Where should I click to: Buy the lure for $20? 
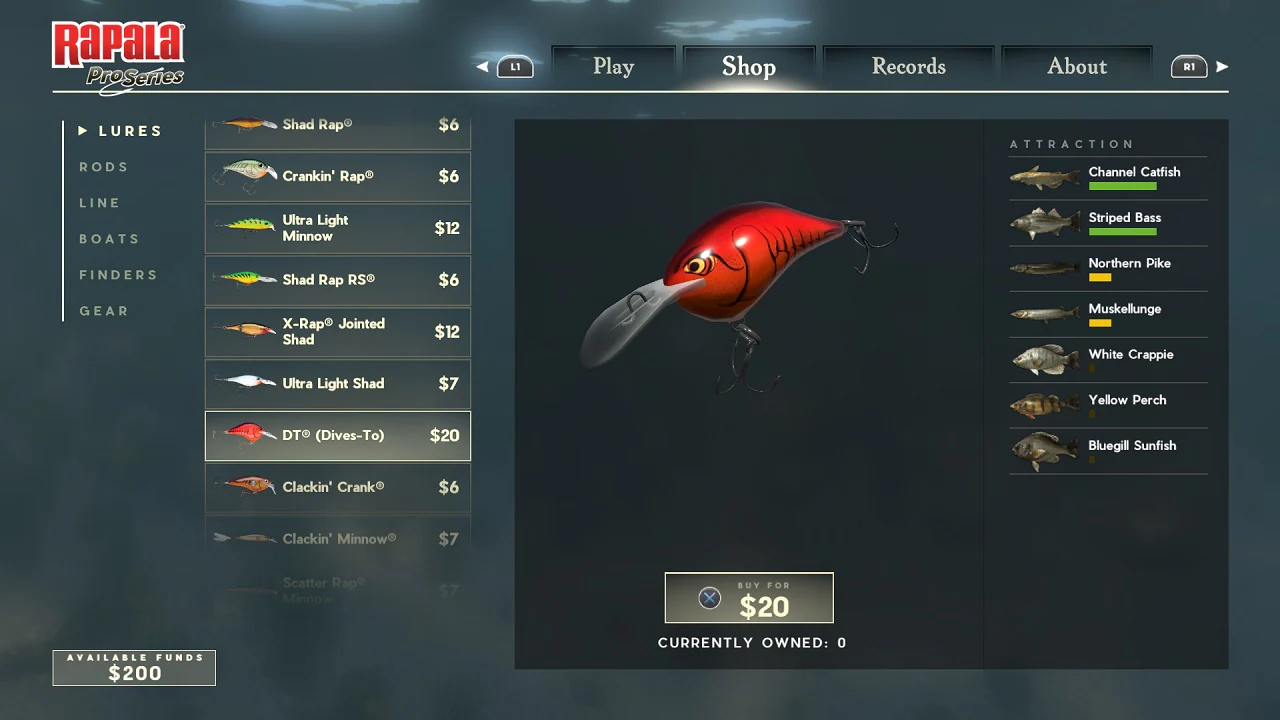tap(749, 597)
